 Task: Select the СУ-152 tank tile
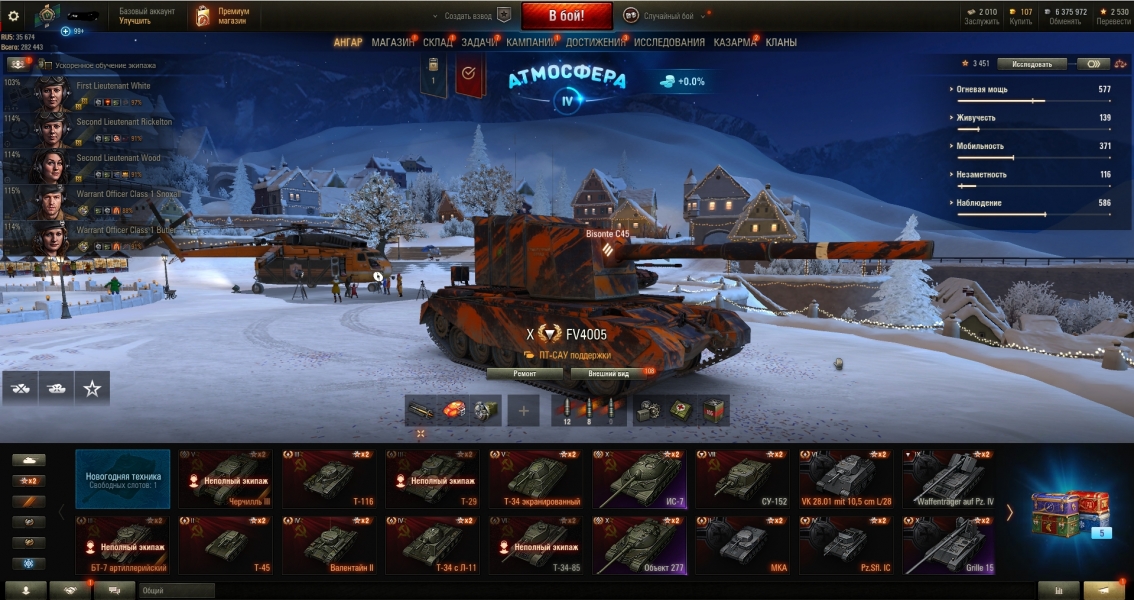(x=743, y=479)
